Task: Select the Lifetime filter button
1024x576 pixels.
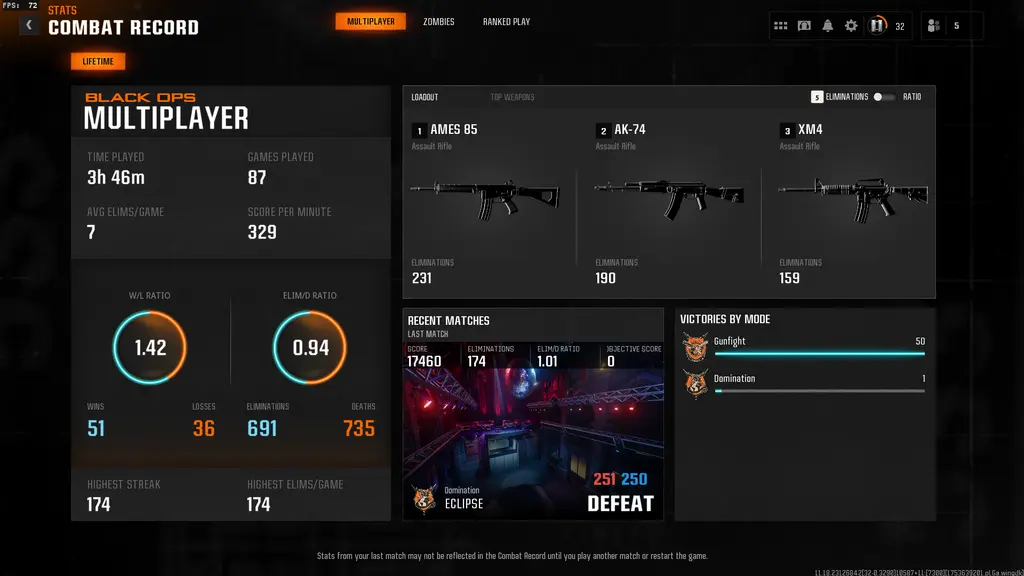Action: coord(98,62)
